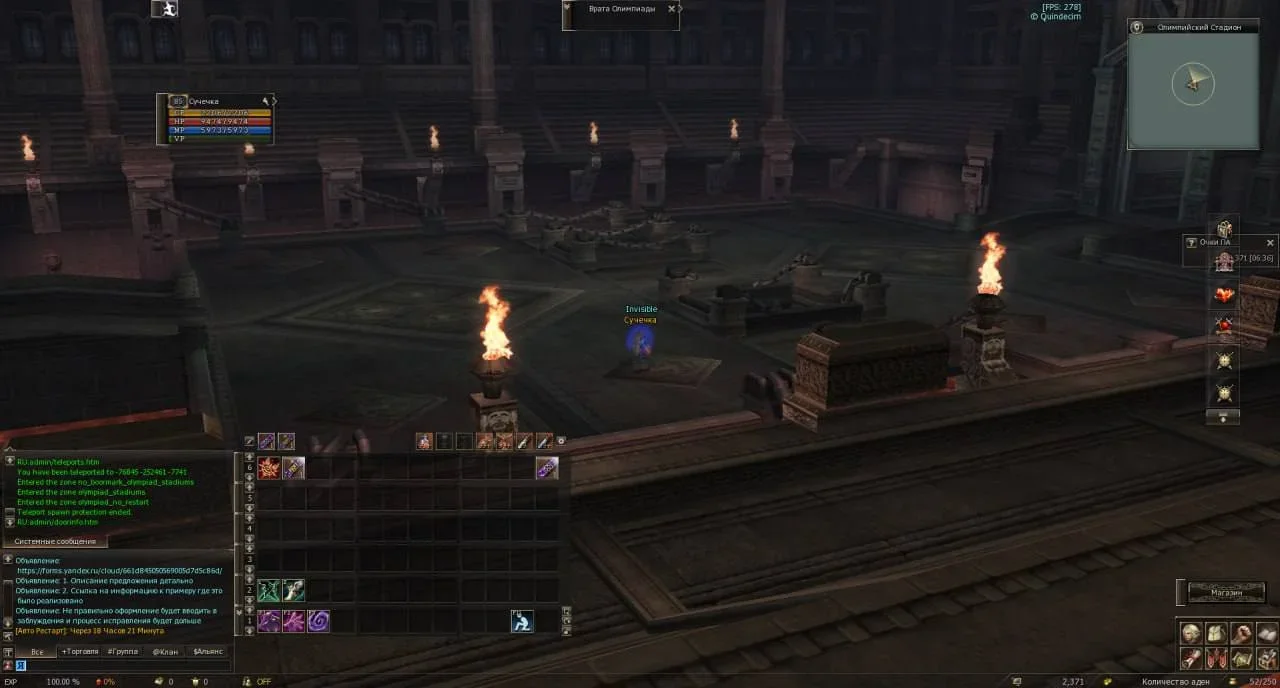Viewport: 1280px width, 688px height.
Task: Open the Магазин shop button
Action: tap(1226, 593)
